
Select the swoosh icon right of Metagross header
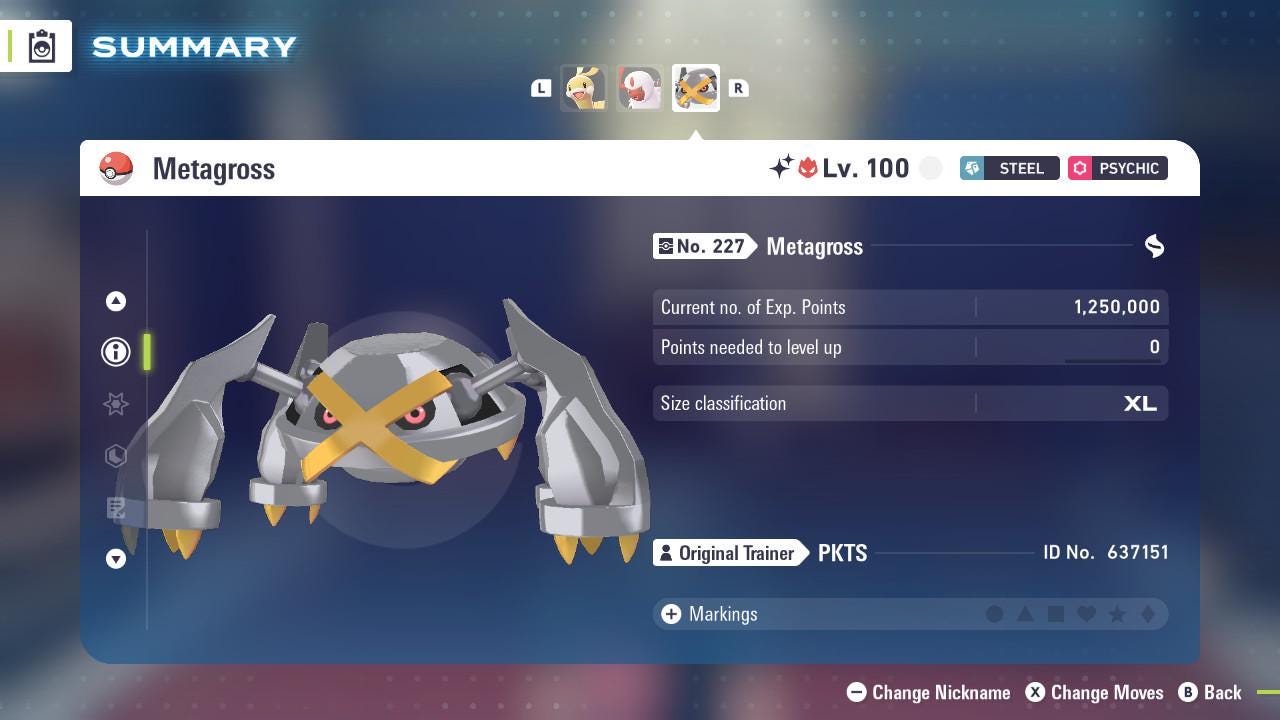(x=1154, y=246)
